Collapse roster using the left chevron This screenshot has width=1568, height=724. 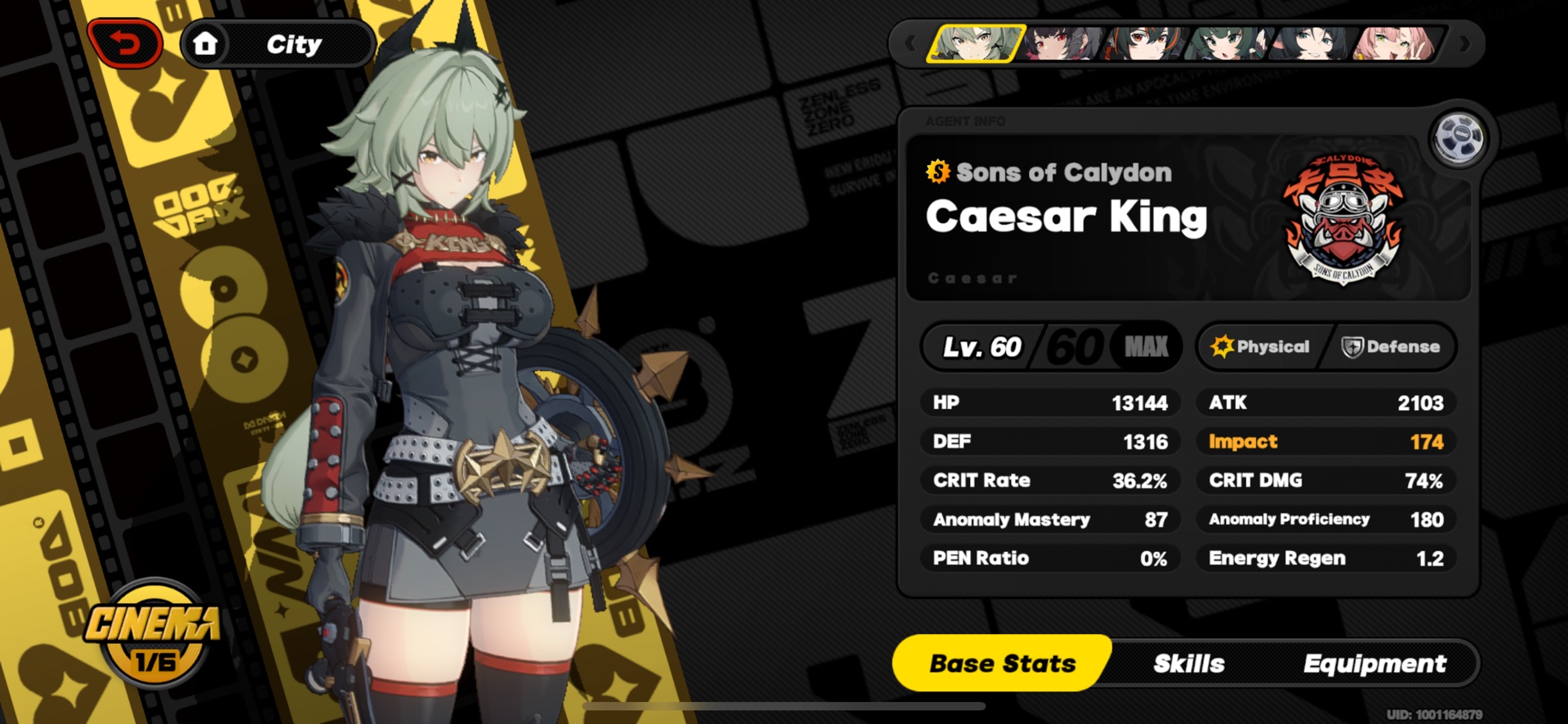pyautogui.click(x=909, y=42)
